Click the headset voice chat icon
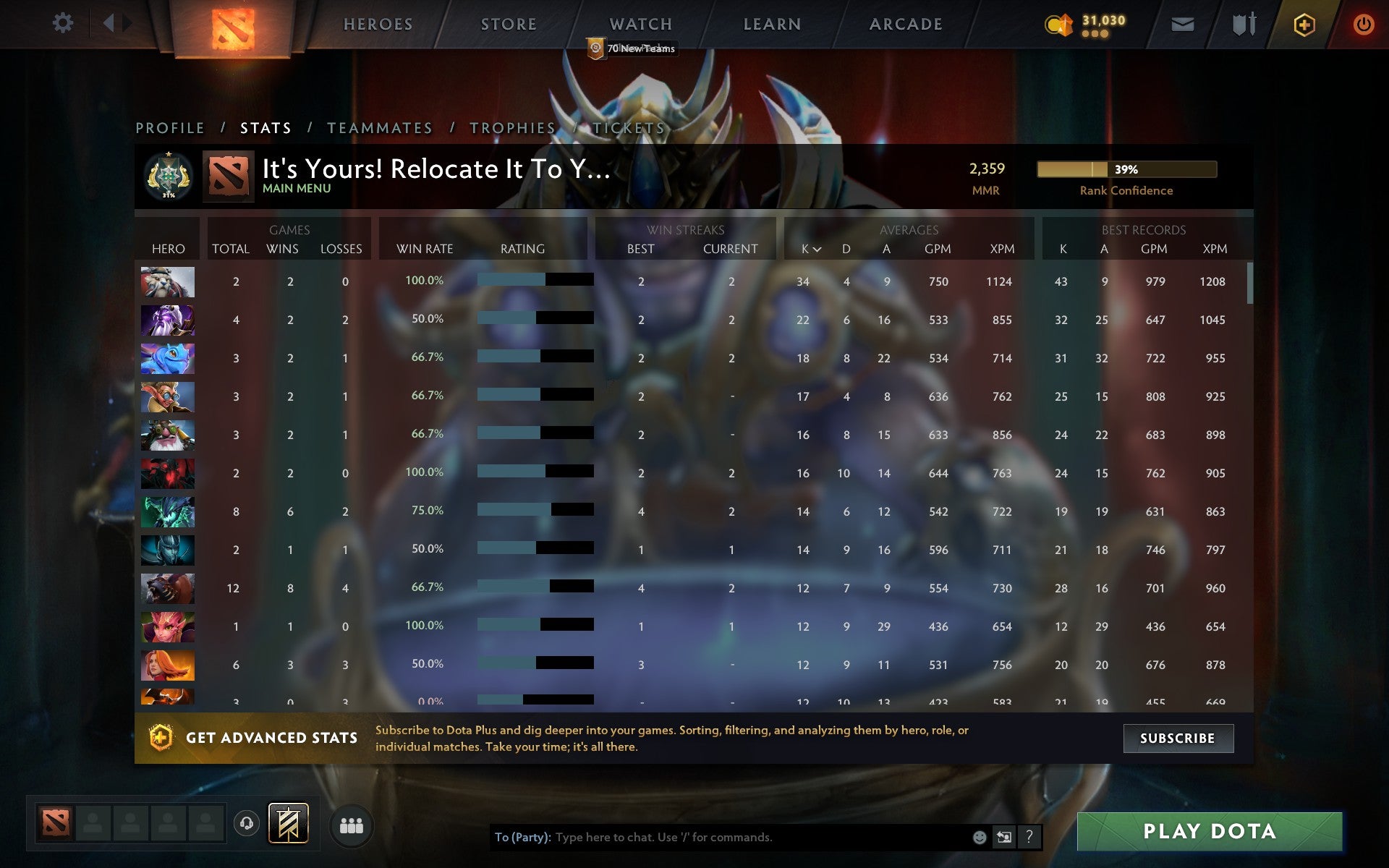The image size is (1389, 868). [x=246, y=823]
